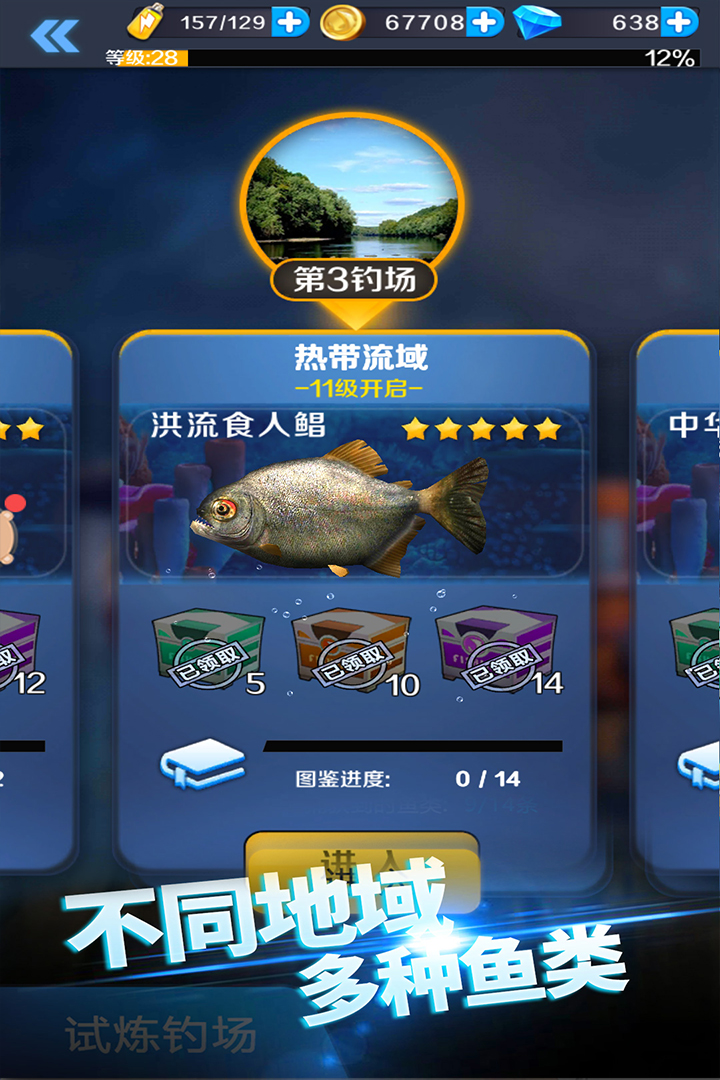Go back with the double-arrow button

54,36
